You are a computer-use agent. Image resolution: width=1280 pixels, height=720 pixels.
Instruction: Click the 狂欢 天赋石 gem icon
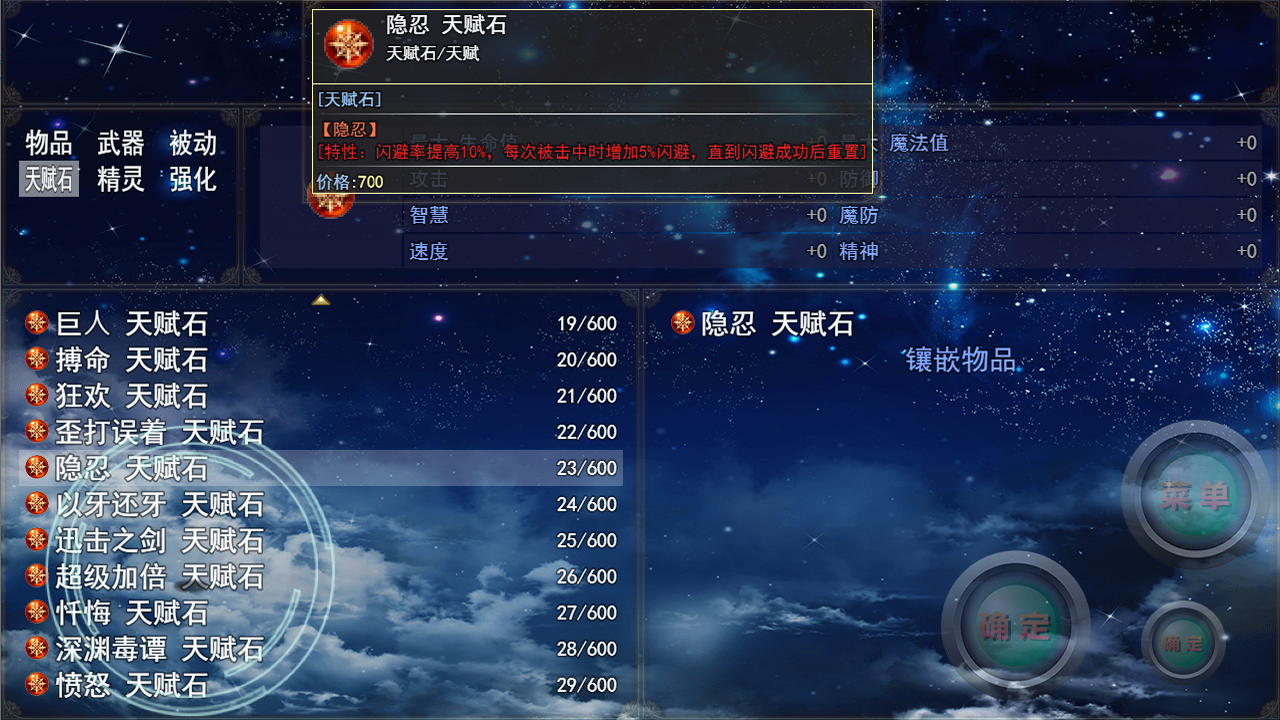pos(35,395)
